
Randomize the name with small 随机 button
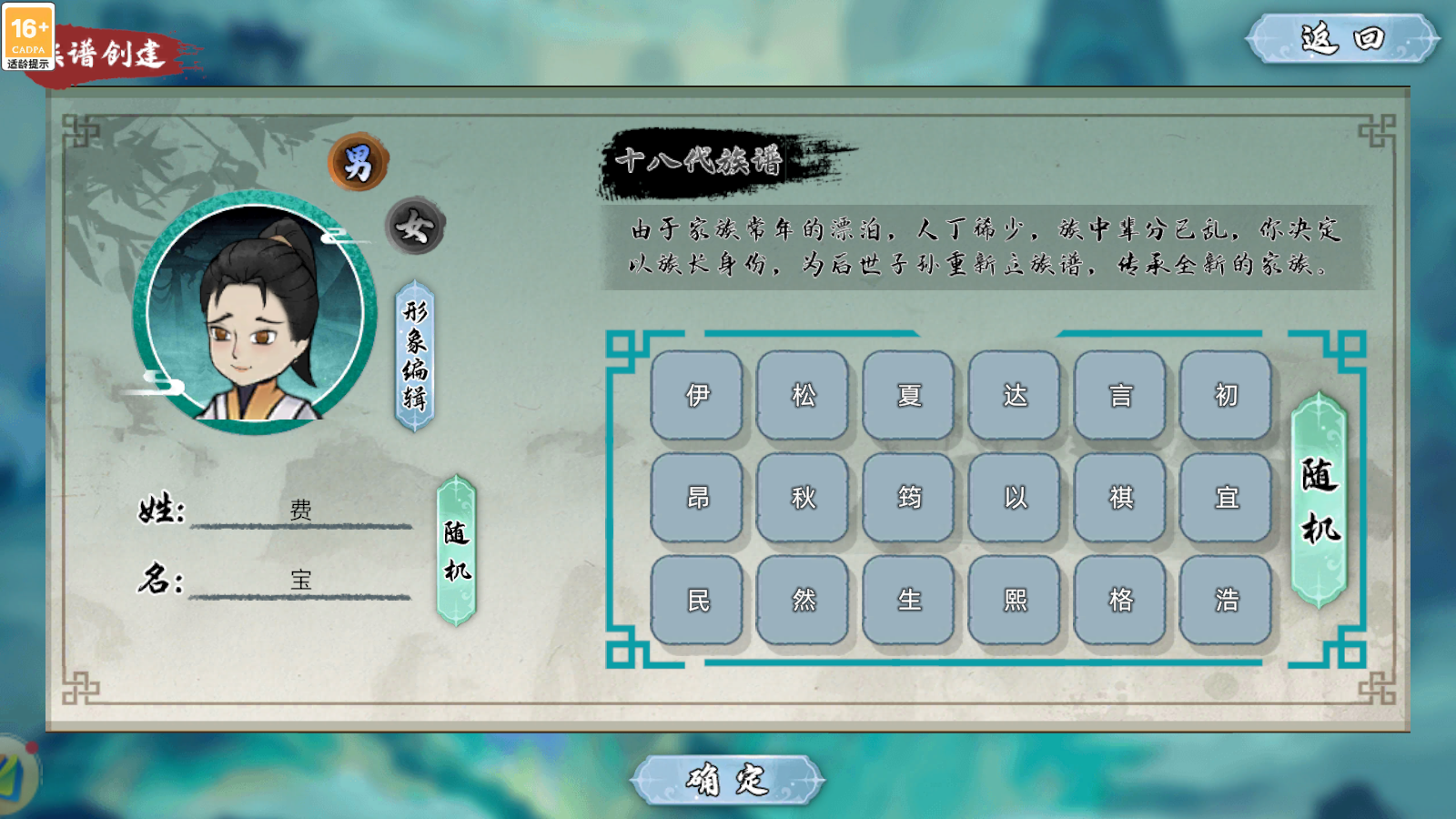click(456, 551)
